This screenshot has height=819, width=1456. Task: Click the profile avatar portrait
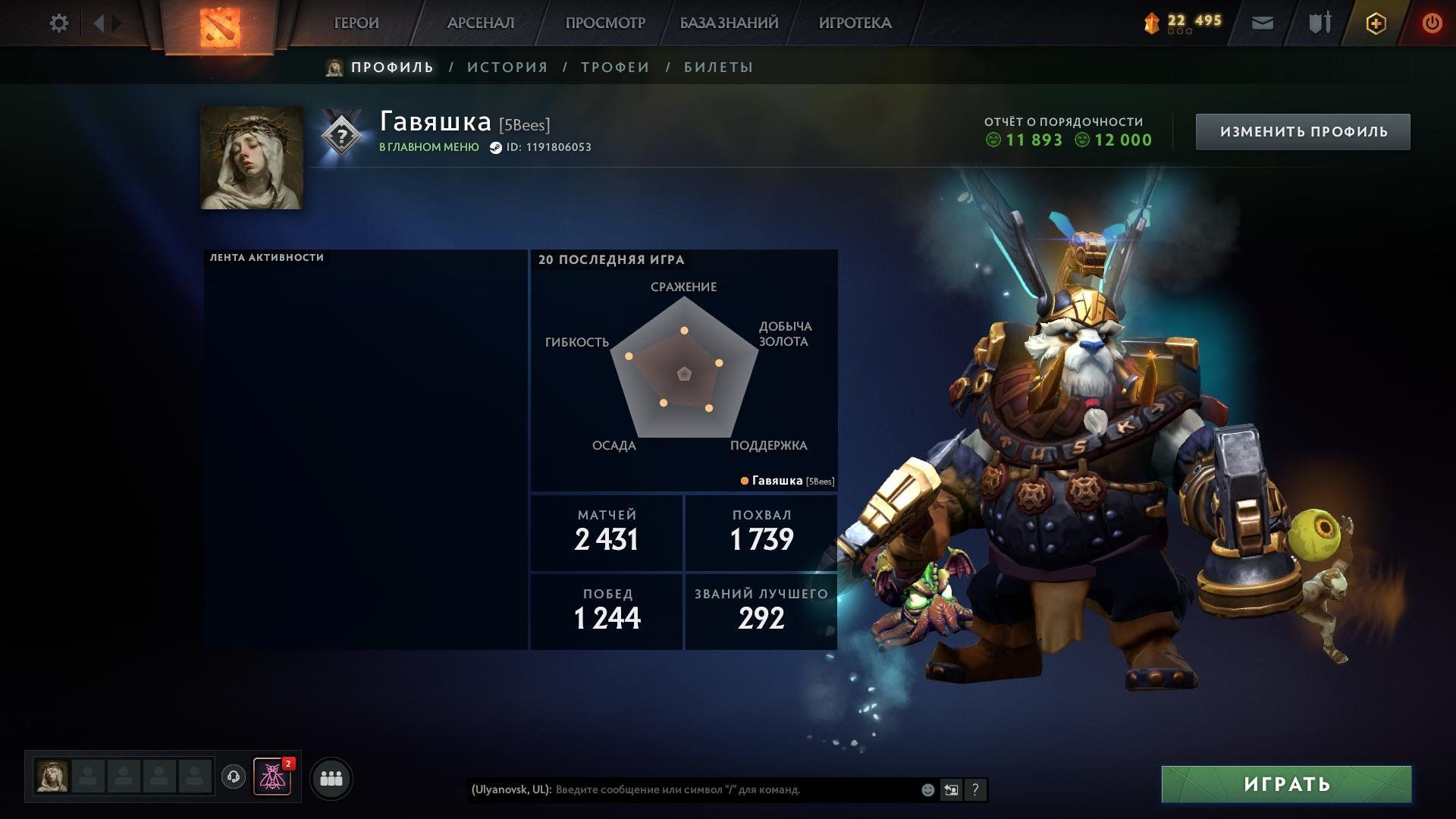[x=252, y=158]
